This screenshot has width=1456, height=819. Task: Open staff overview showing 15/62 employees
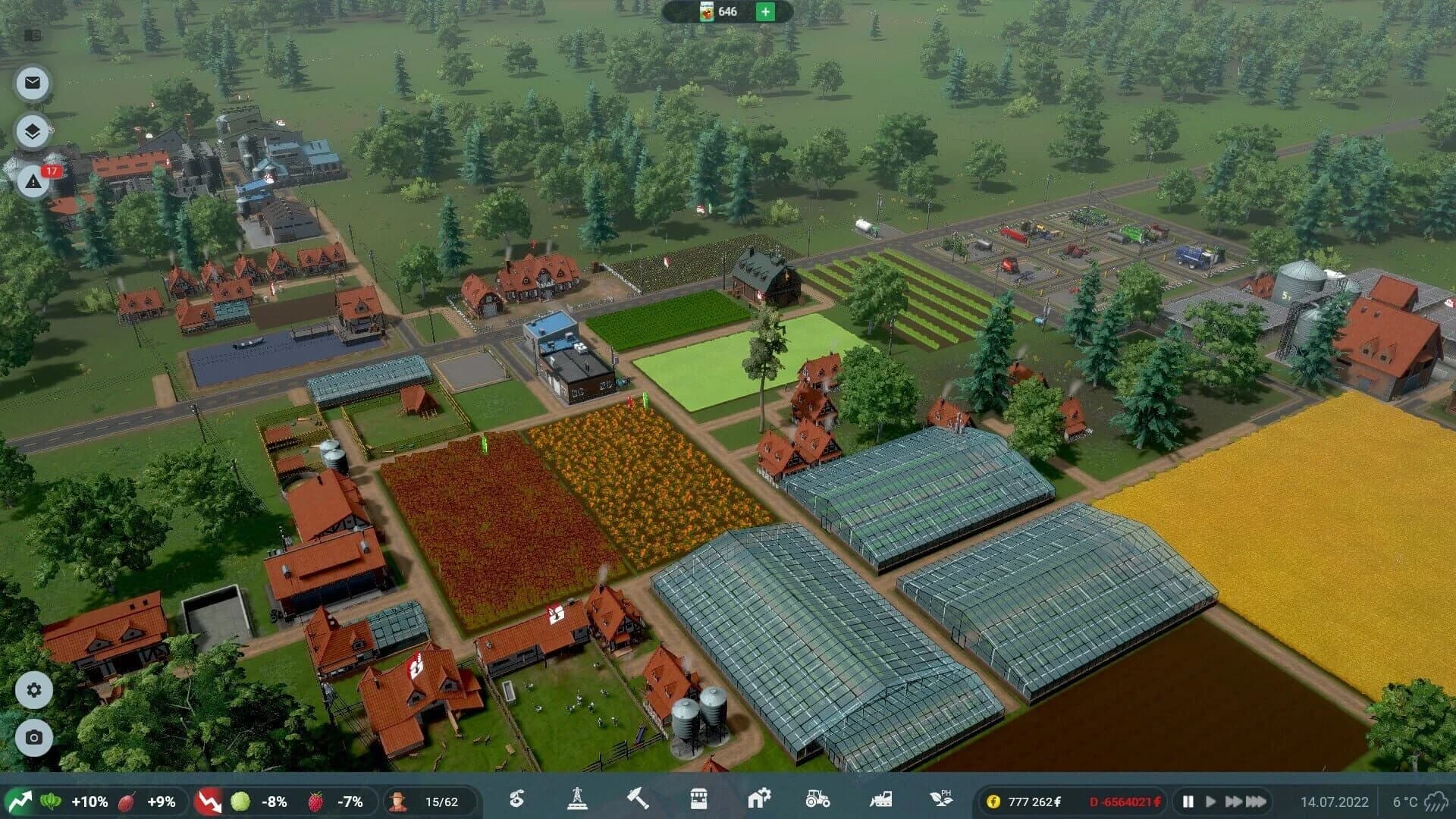[423, 799]
